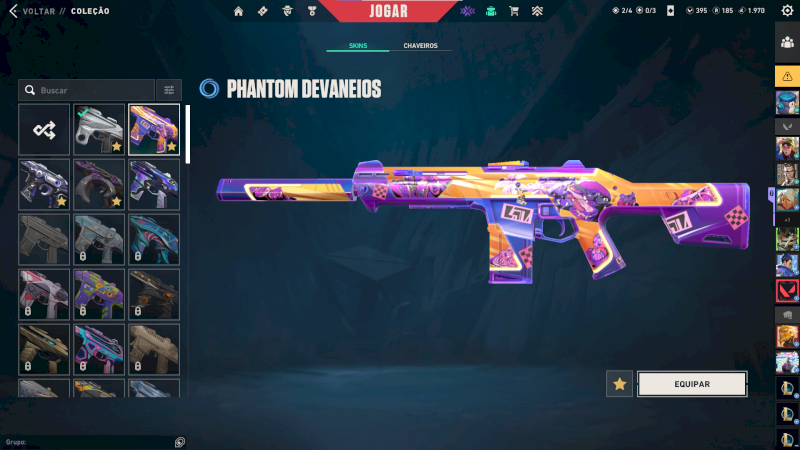Choose the random skin shuffle tile
This screenshot has height=450, width=800.
[44, 130]
